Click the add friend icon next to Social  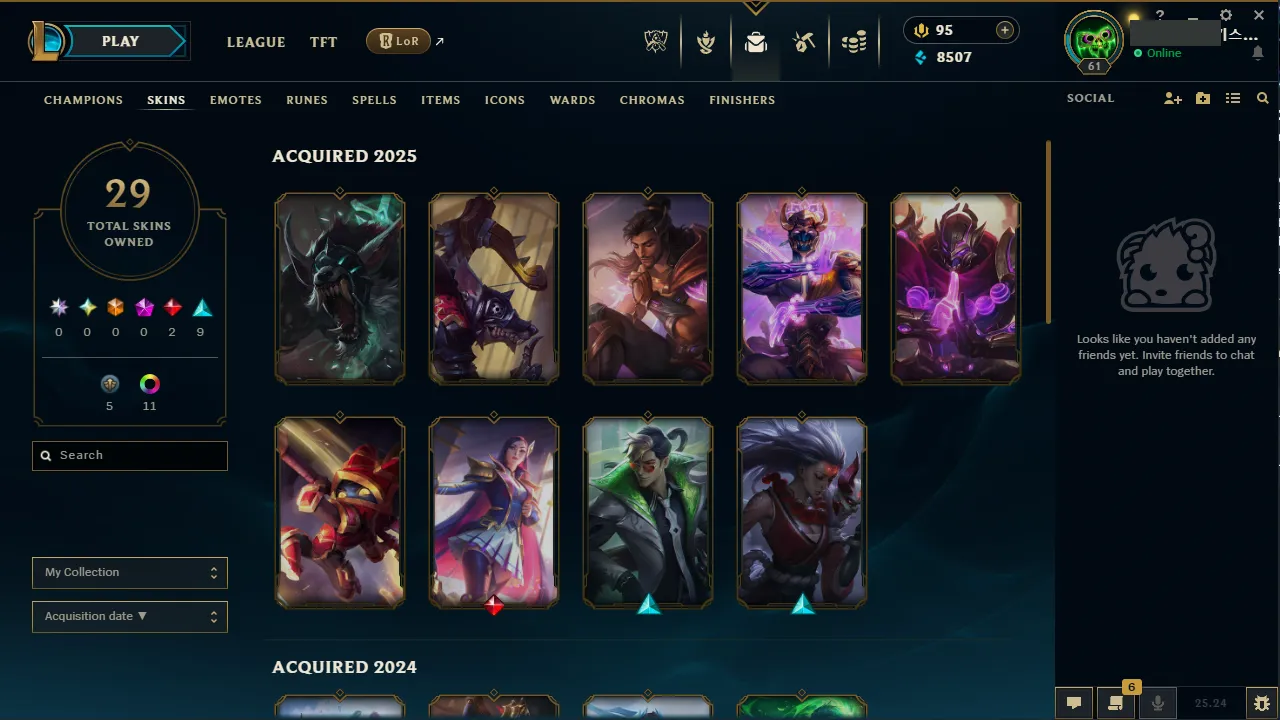point(1172,98)
